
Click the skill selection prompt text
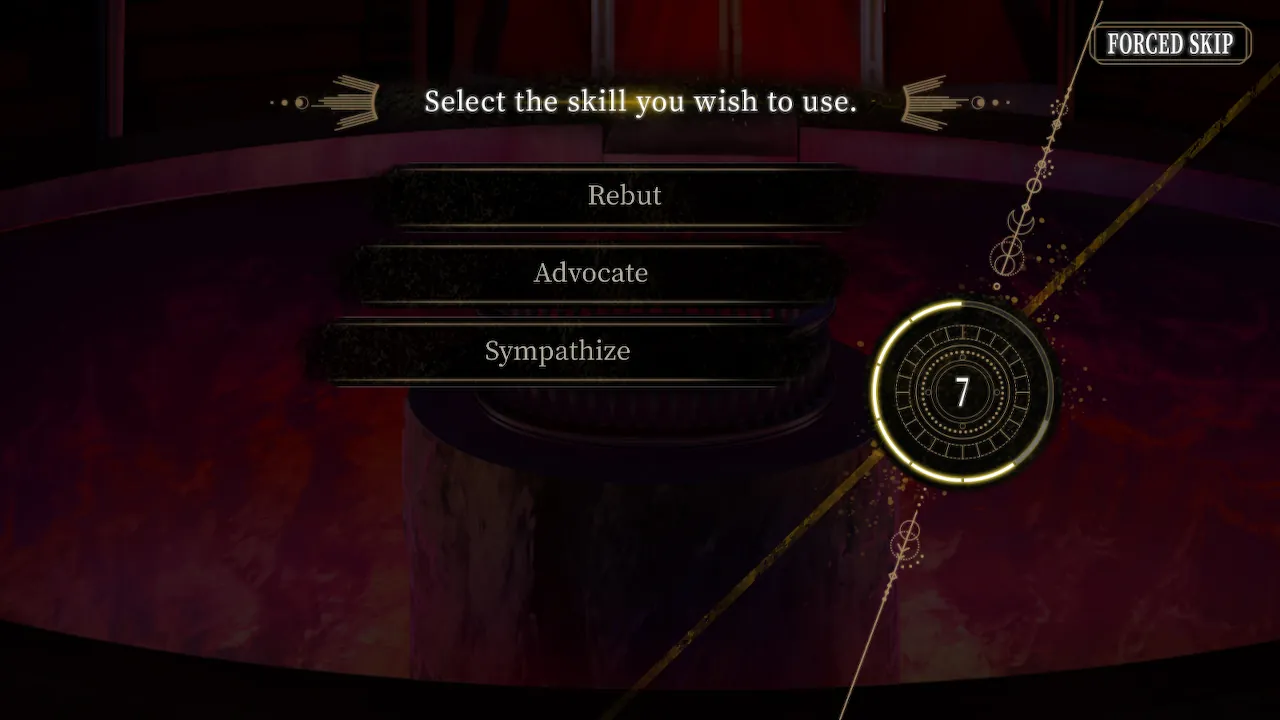pos(640,101)
